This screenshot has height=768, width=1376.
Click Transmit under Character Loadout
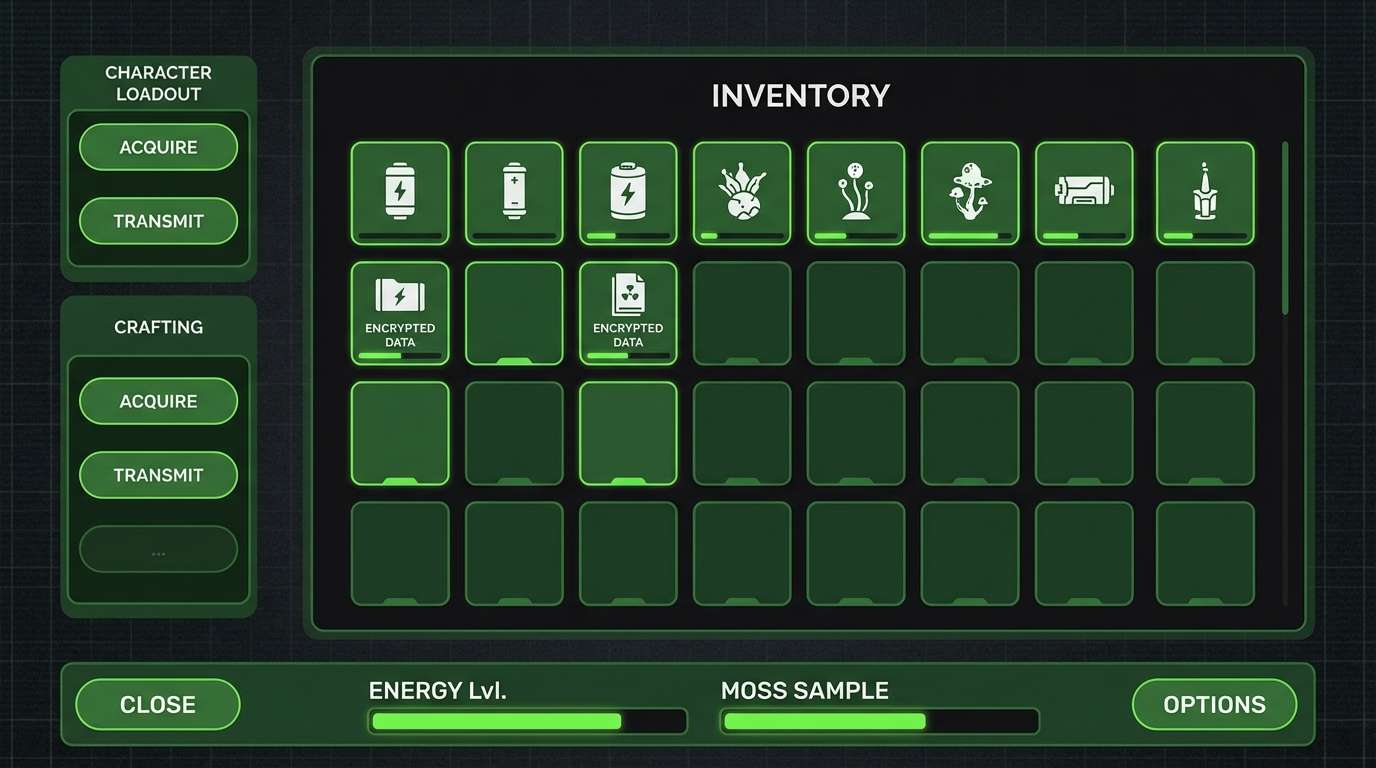[158, 221]
